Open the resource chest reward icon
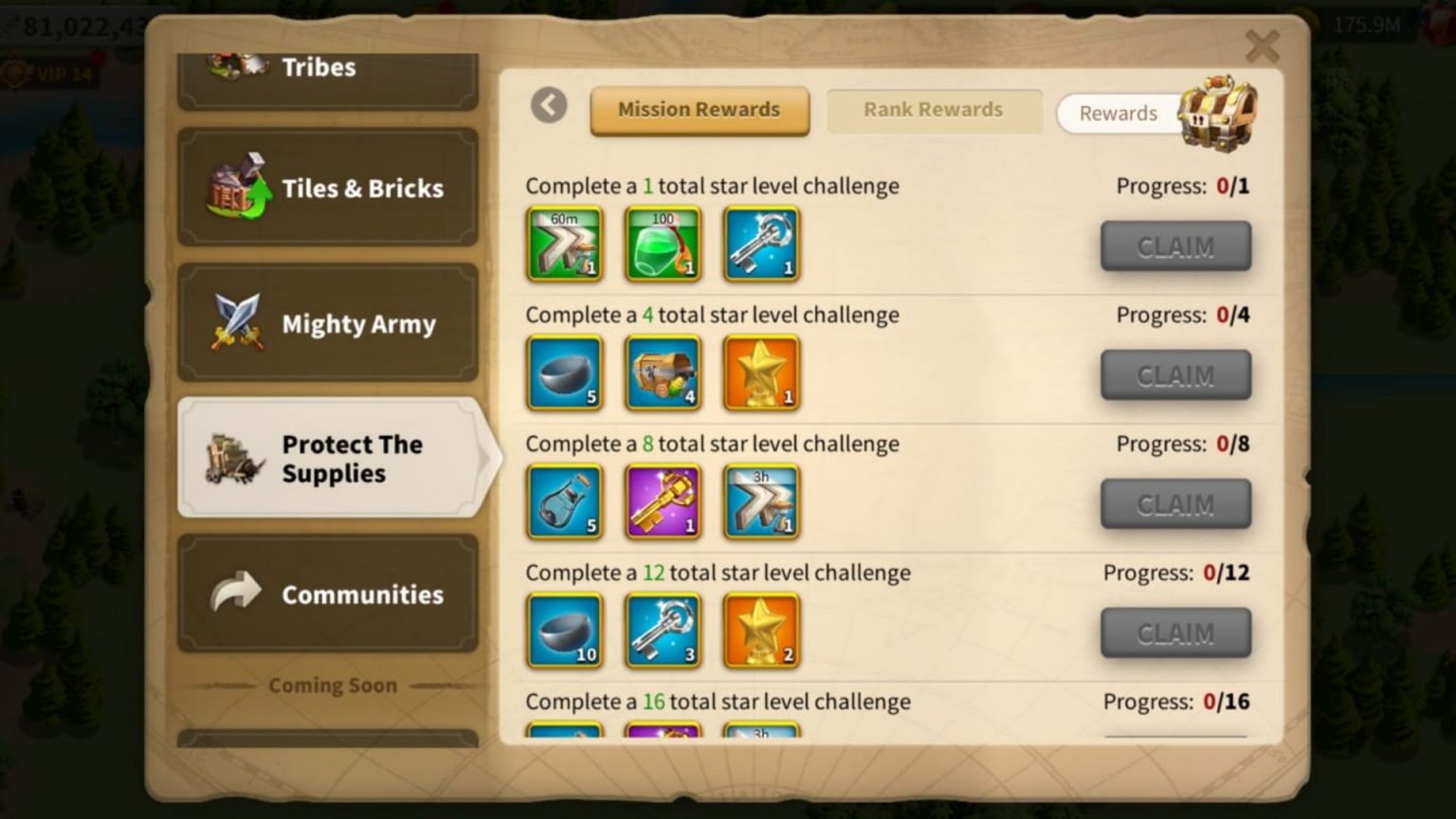The width and height of the screenshot is (1456, 819). point(663,373)
